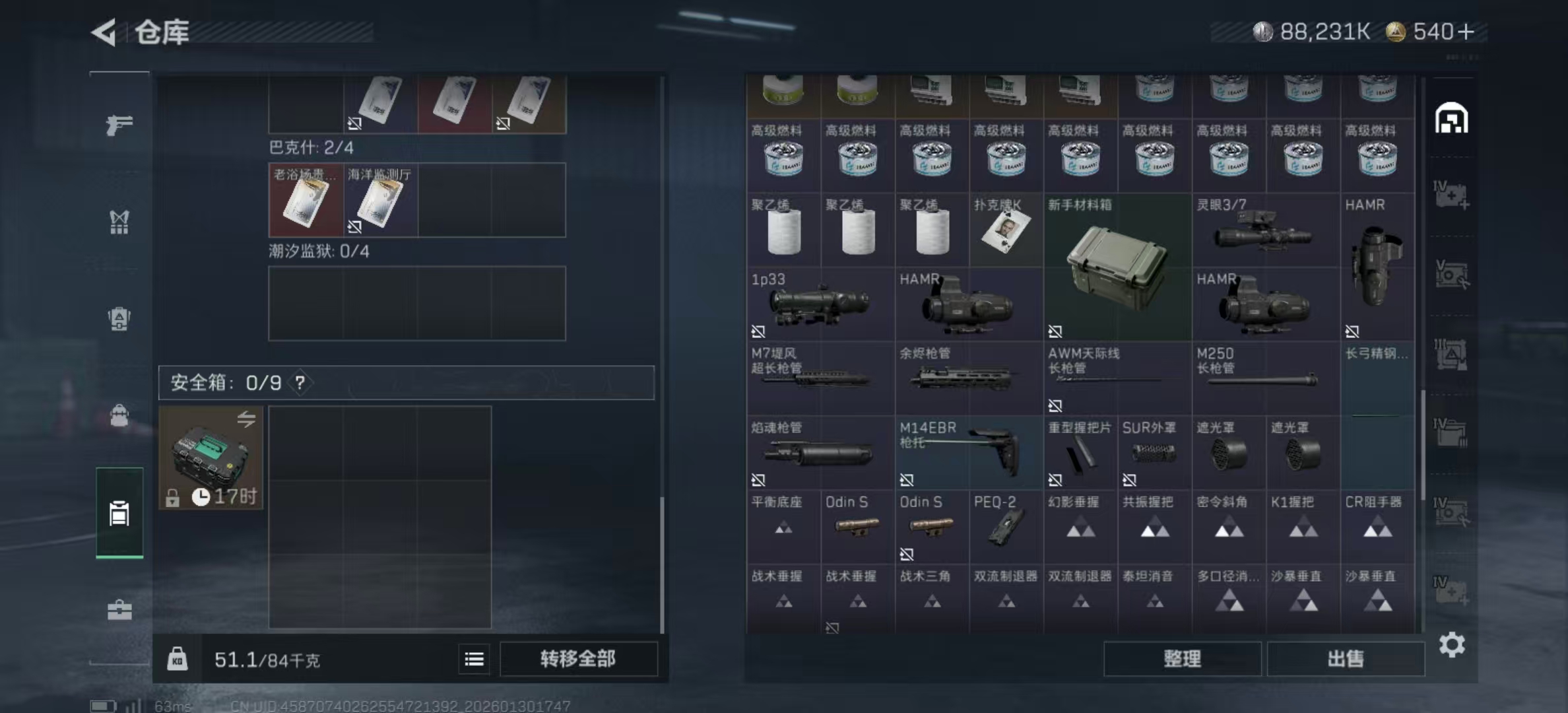Select the pistol weapons category in left sidebar

point(119,125)
